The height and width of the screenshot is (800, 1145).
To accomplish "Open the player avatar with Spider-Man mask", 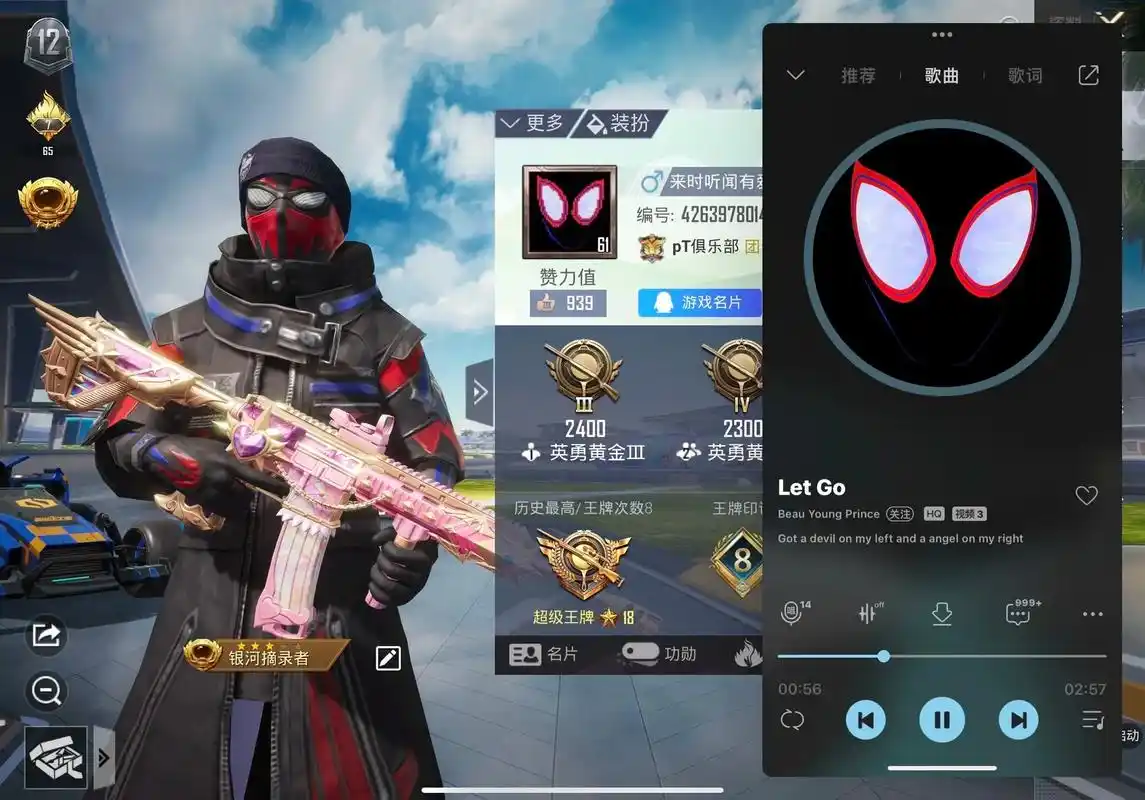I will click(569, 212).
